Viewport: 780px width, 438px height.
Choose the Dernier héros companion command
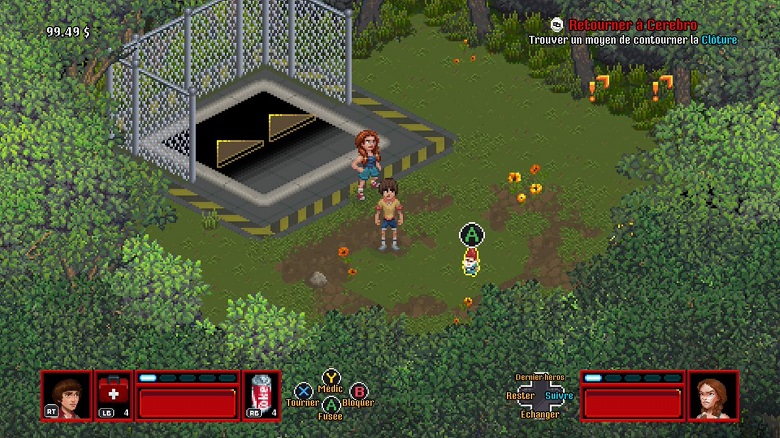click(x=540, y=378)
